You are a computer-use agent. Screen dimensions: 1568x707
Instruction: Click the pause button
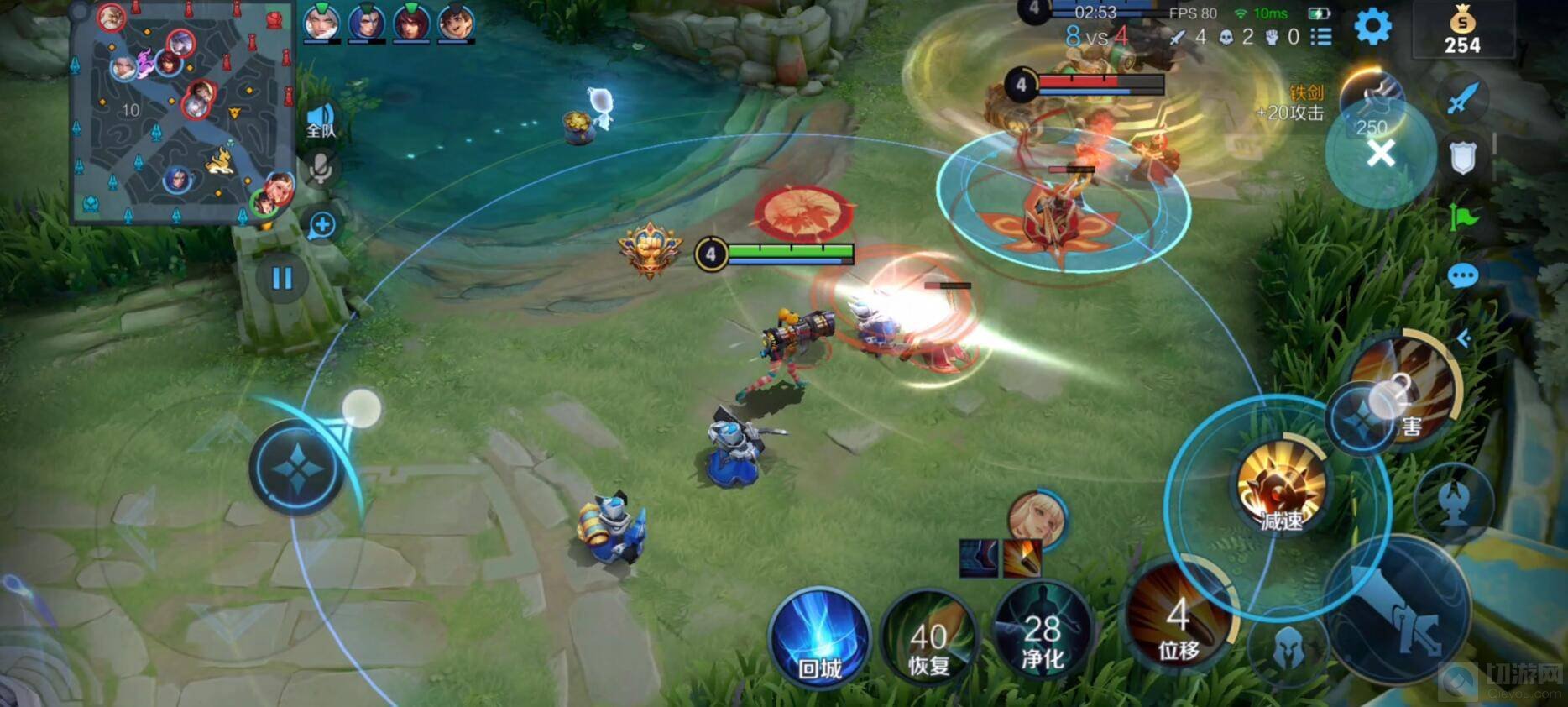tap(282, 278)
